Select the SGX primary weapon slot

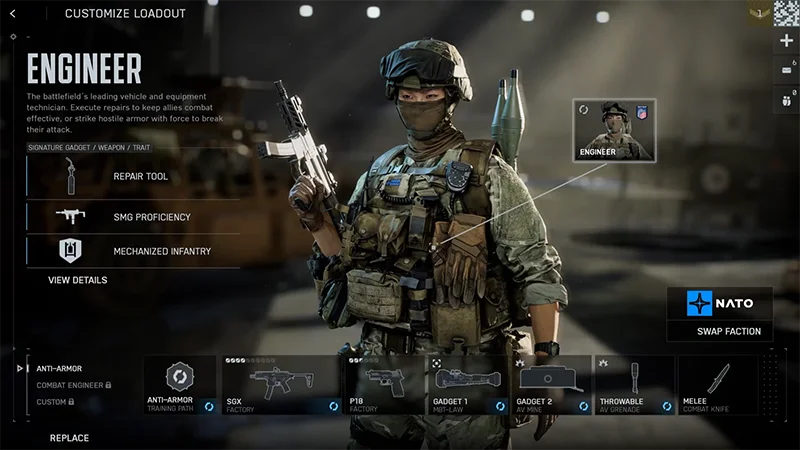coord(281,385)
